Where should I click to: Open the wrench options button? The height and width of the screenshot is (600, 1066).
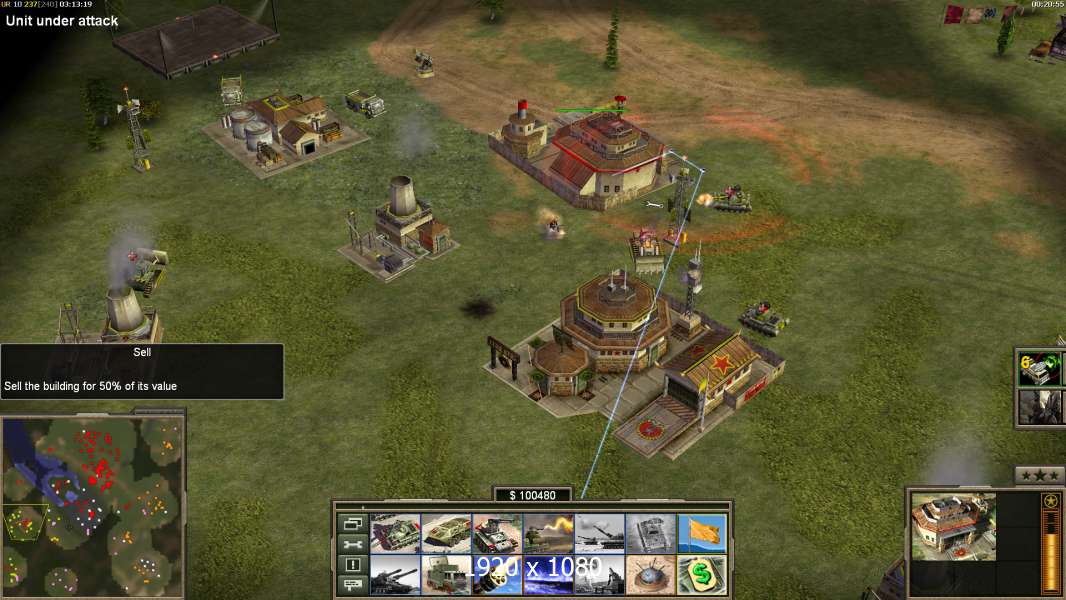click(352, 544)
